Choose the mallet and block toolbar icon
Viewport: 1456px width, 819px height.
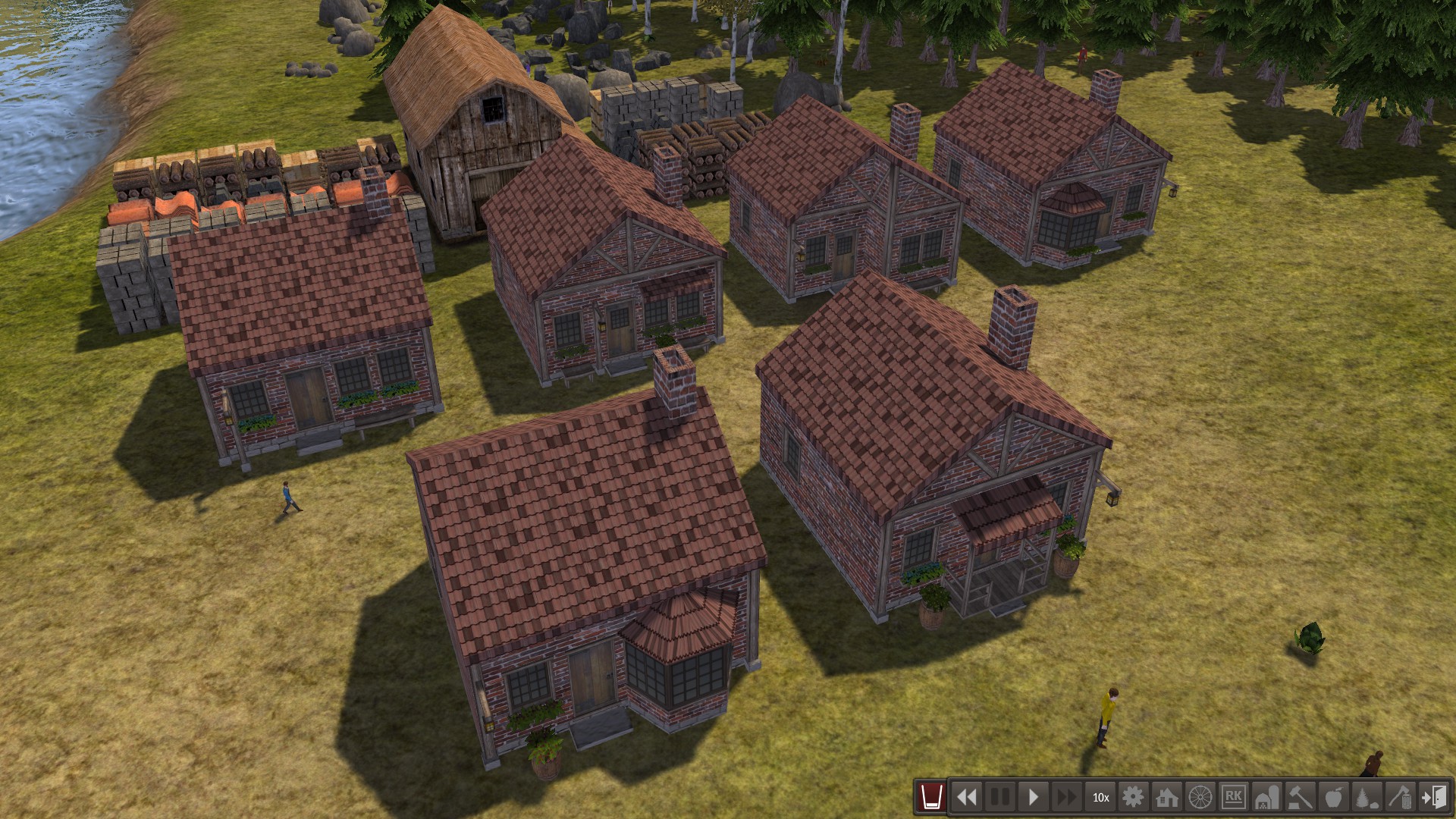(x=1301, y=797)
